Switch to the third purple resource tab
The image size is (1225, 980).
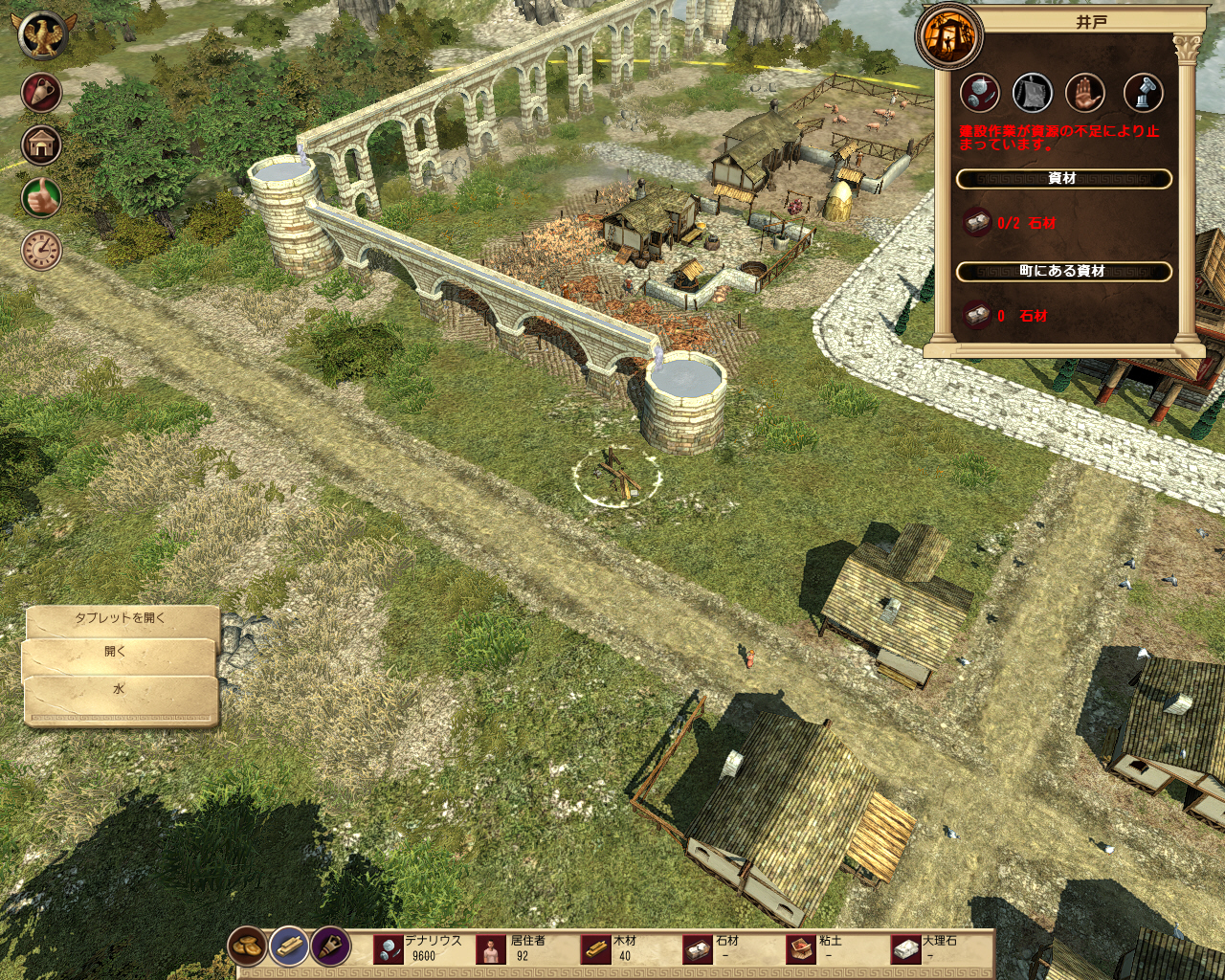(x=330, y=947)
